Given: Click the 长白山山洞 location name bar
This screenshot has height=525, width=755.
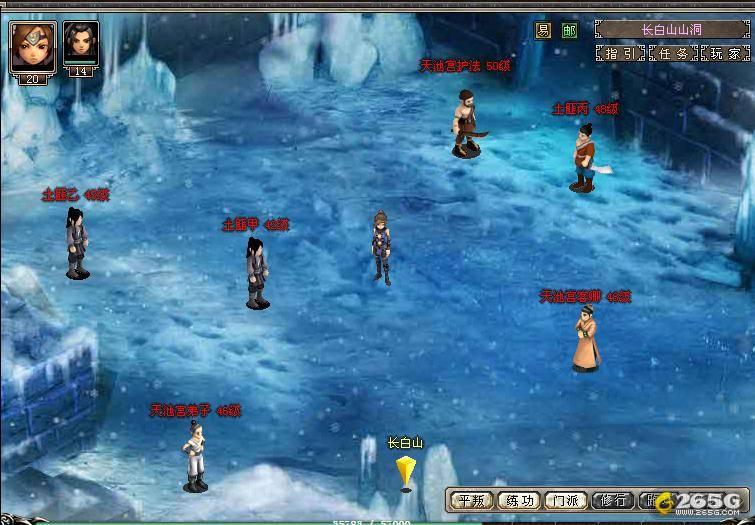Looking at the screenshot, I should pos(671,29).
